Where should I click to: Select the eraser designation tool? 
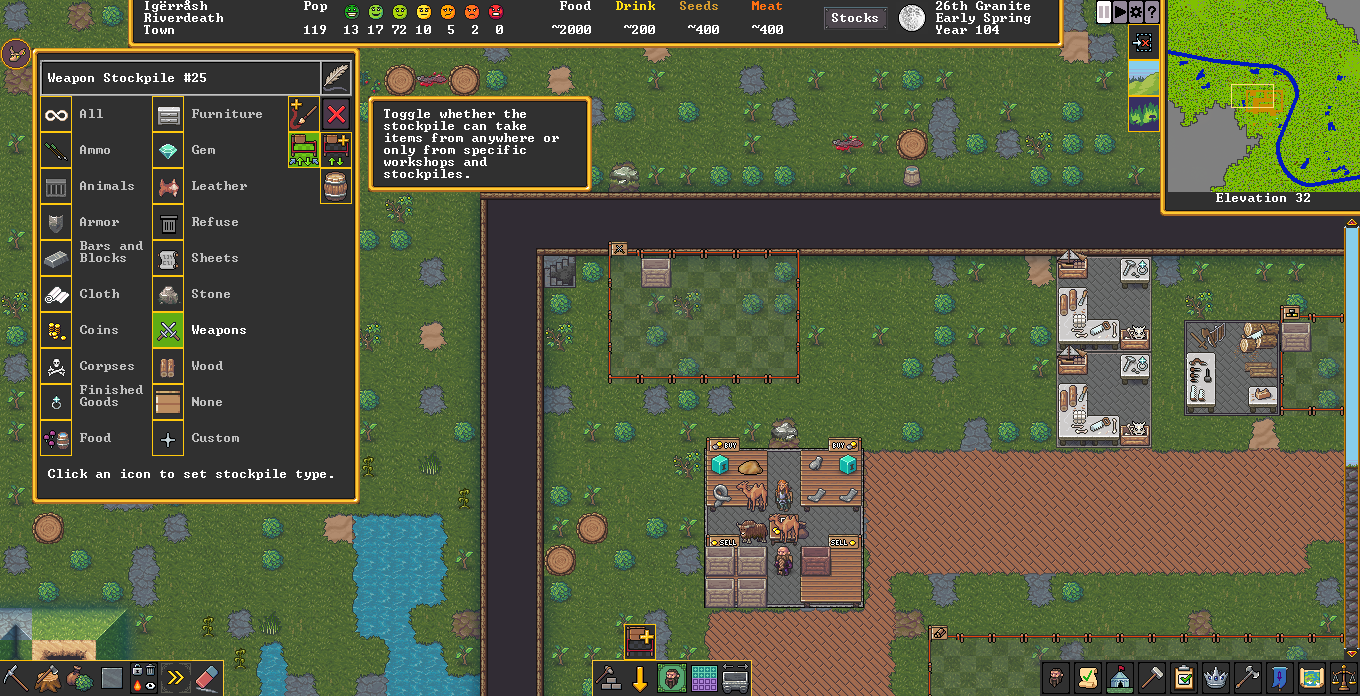(x=206, y=679)
